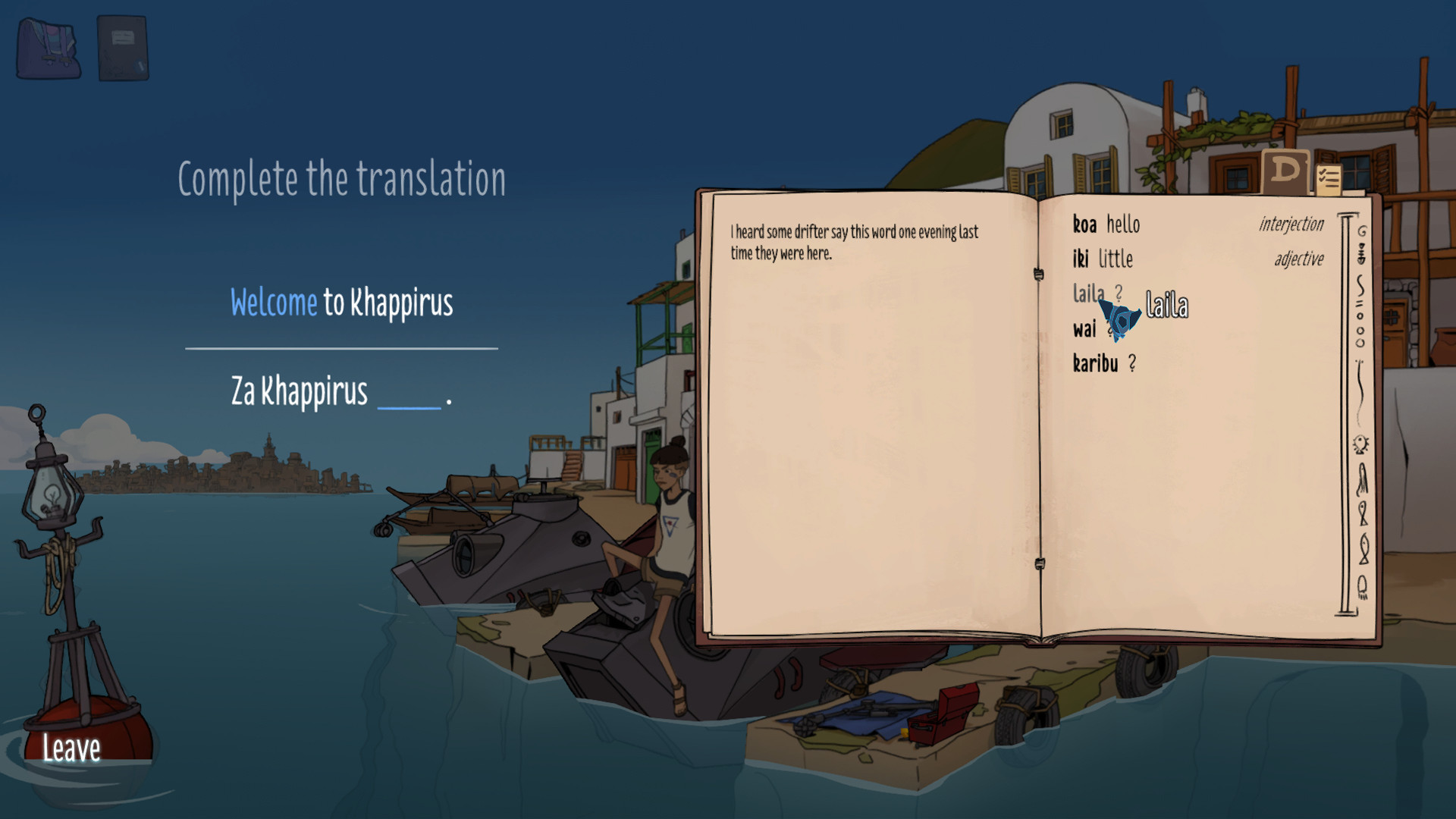Click the three-circles glyph bookmark
This screenshot has width=1456, height=819.
pos(1362,326)
